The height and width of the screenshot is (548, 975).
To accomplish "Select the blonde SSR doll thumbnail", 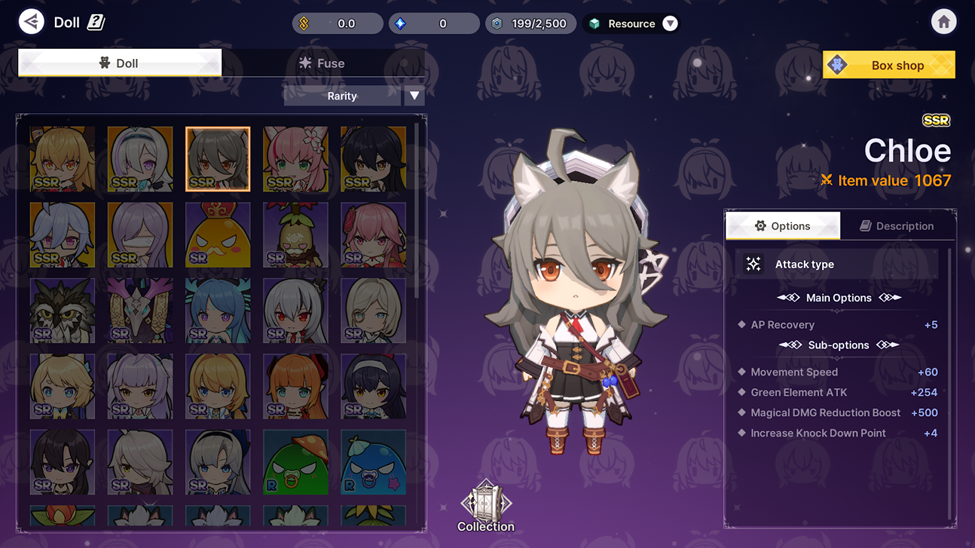I will 63,158.
